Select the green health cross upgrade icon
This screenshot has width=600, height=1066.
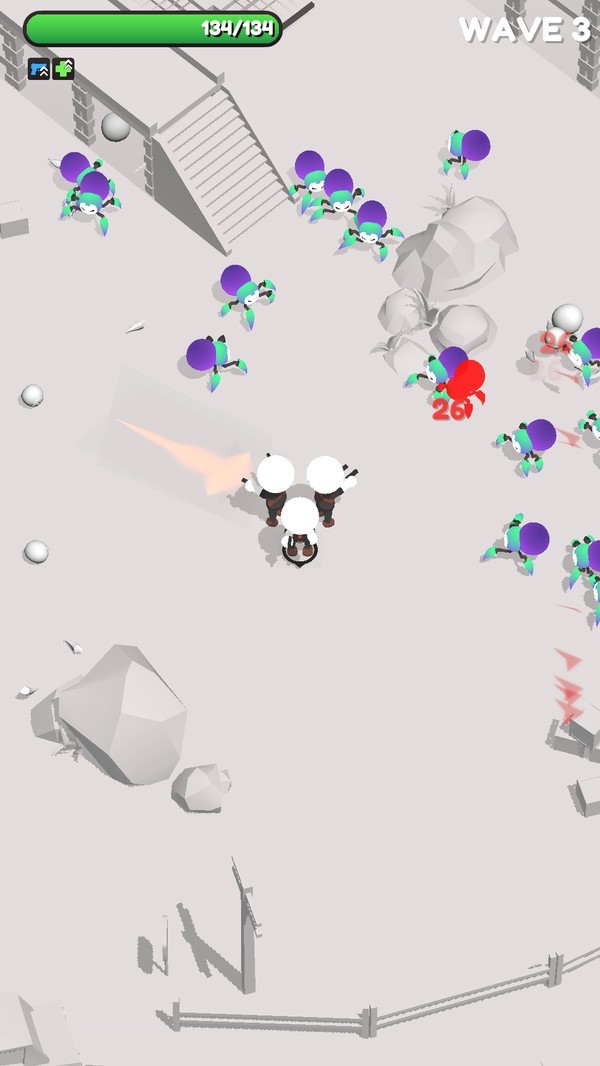coord(64,69)
